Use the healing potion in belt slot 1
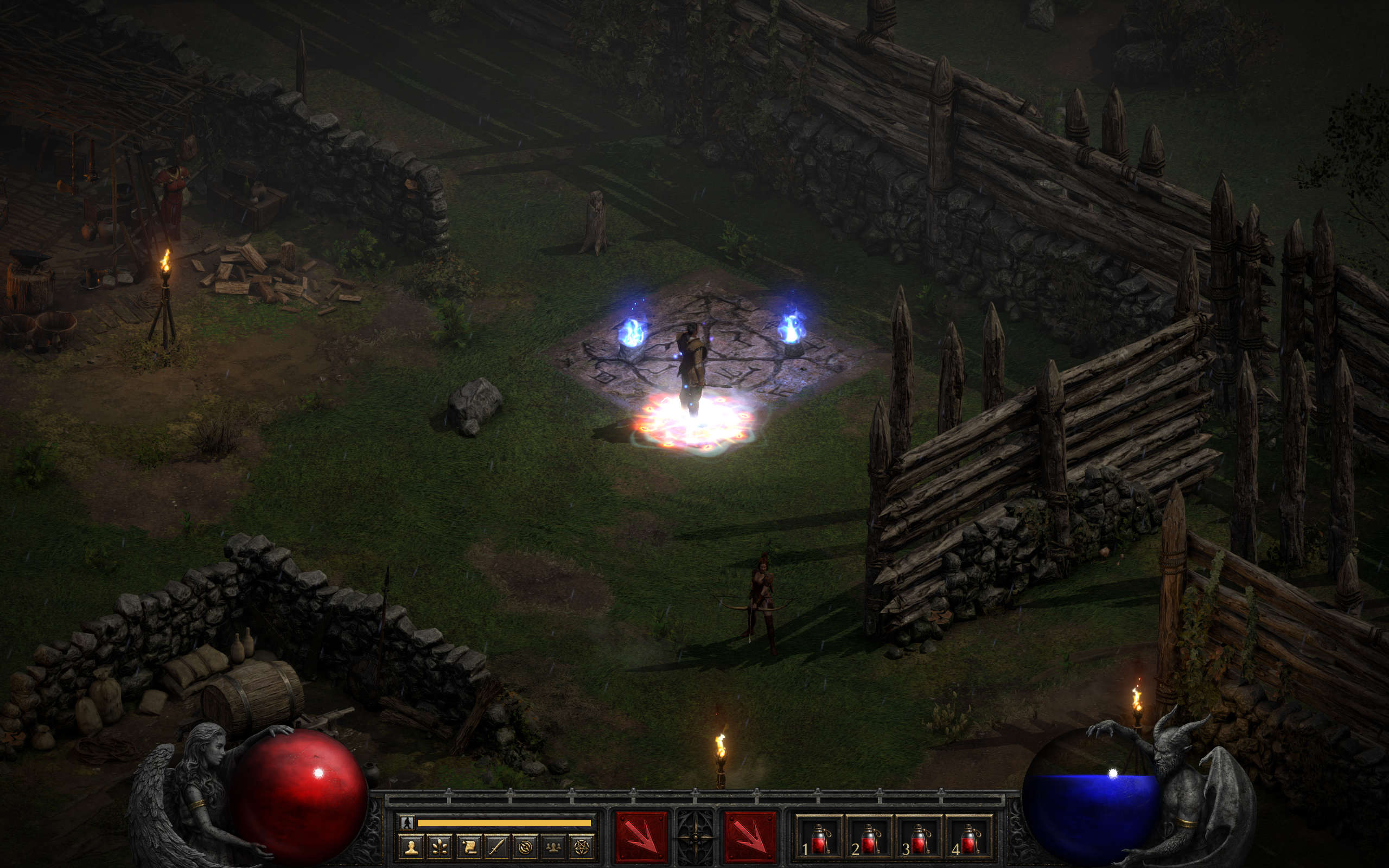This screenshot has height=868, width=1389. tap(819, 839)
